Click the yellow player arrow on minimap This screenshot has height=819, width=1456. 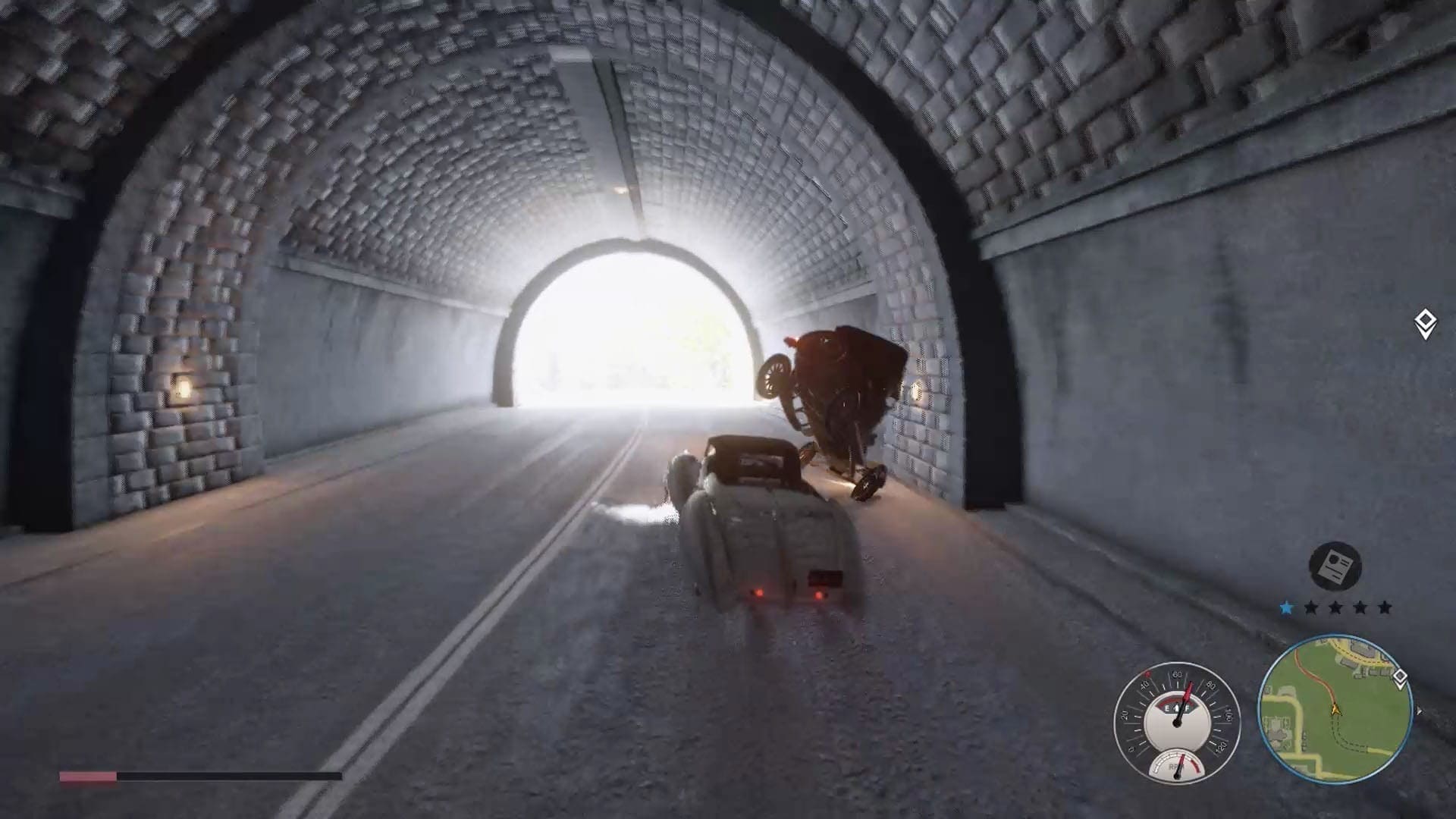click(1335, 711)
